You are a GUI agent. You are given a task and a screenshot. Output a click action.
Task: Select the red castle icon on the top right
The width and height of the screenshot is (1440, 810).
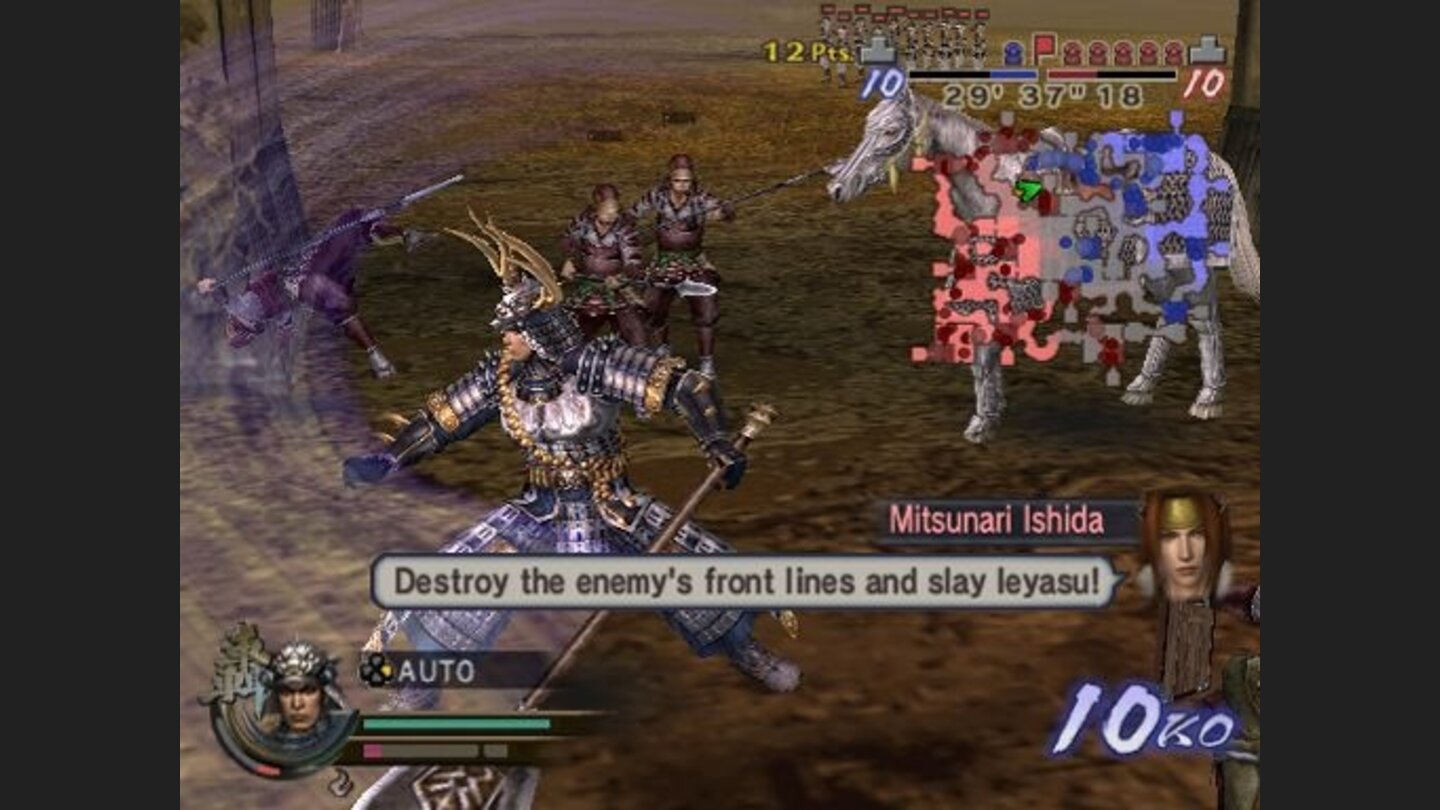click(x=1208, y=48)
